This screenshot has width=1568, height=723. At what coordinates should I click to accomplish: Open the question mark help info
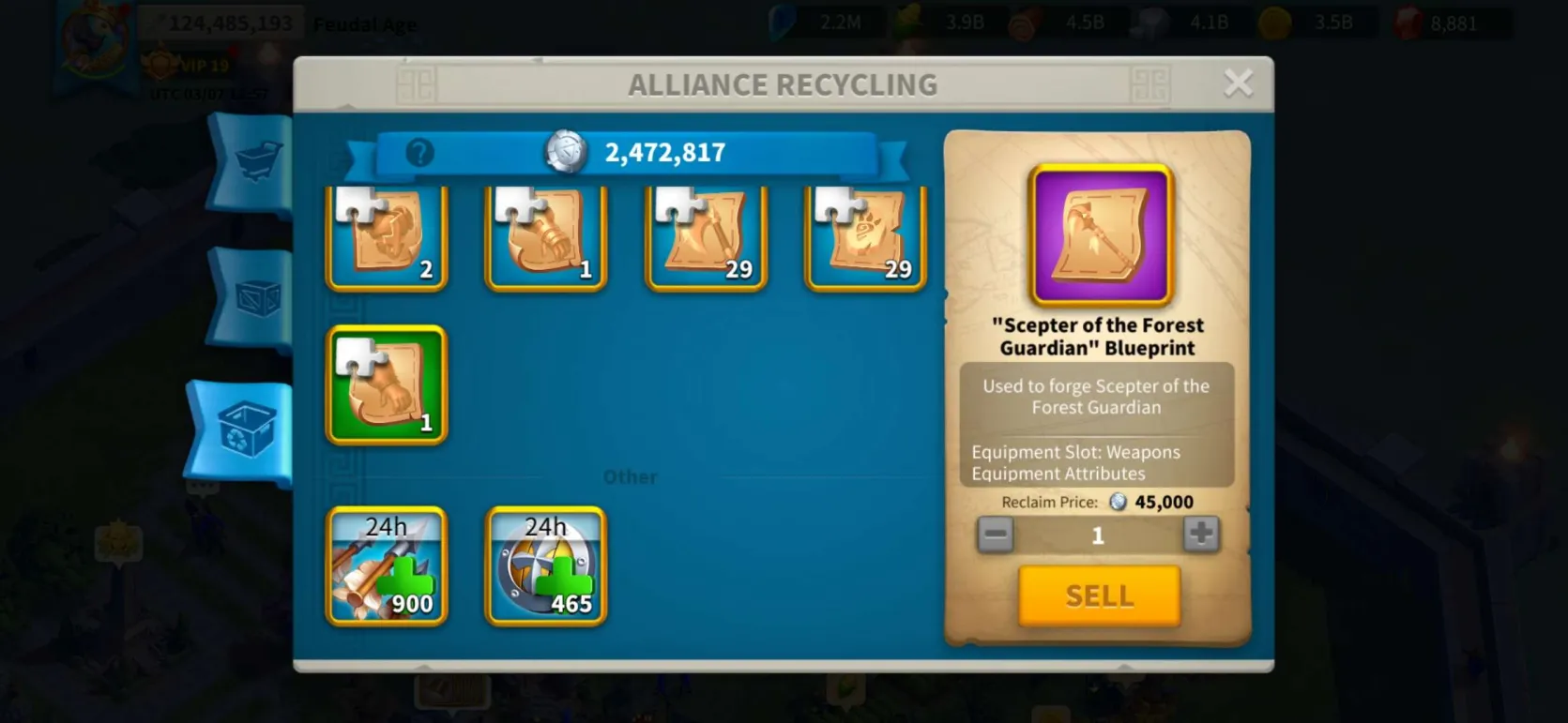419,153
